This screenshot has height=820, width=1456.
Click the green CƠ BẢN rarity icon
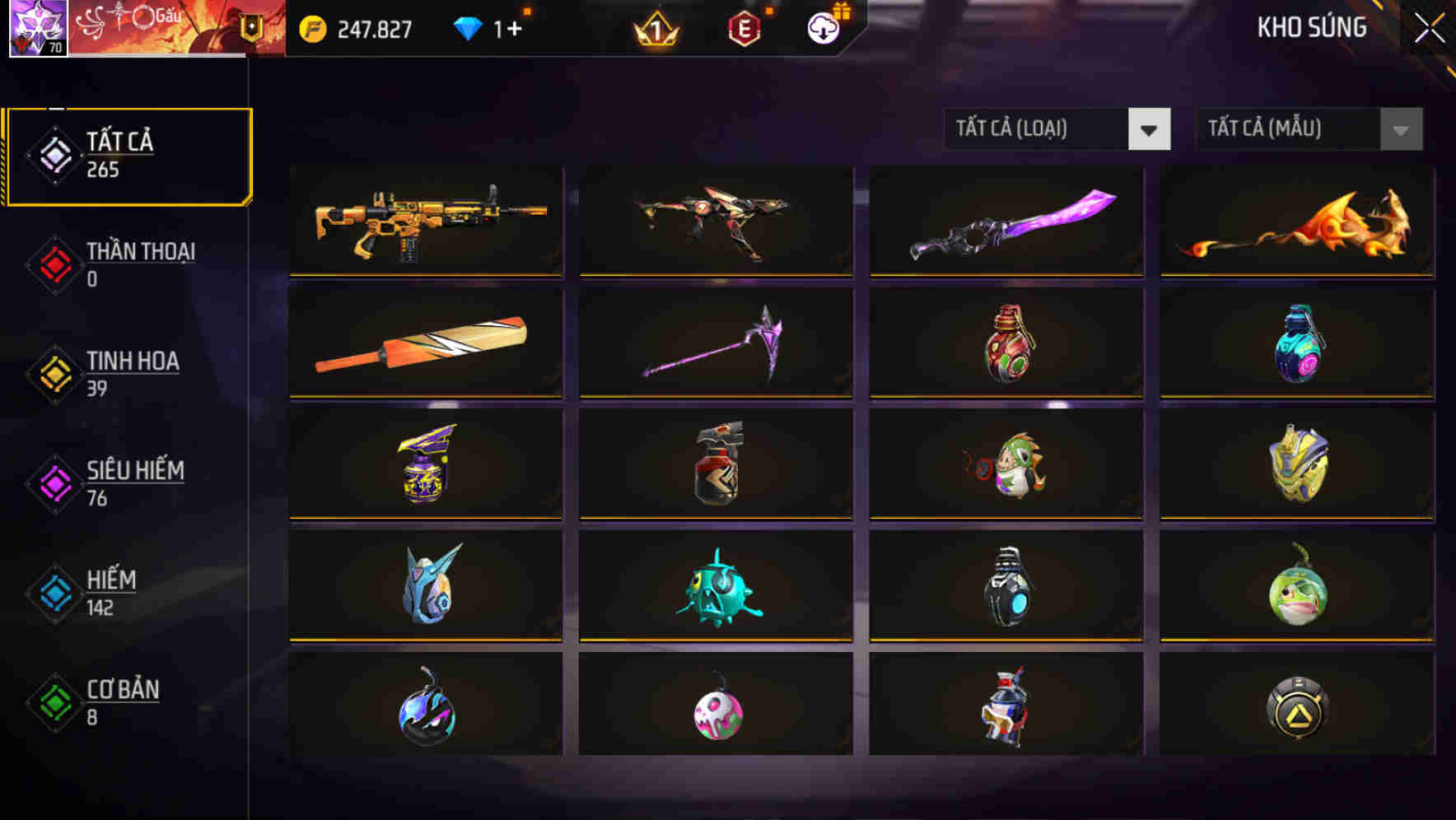pyautogui.click(x=54, y=701)
